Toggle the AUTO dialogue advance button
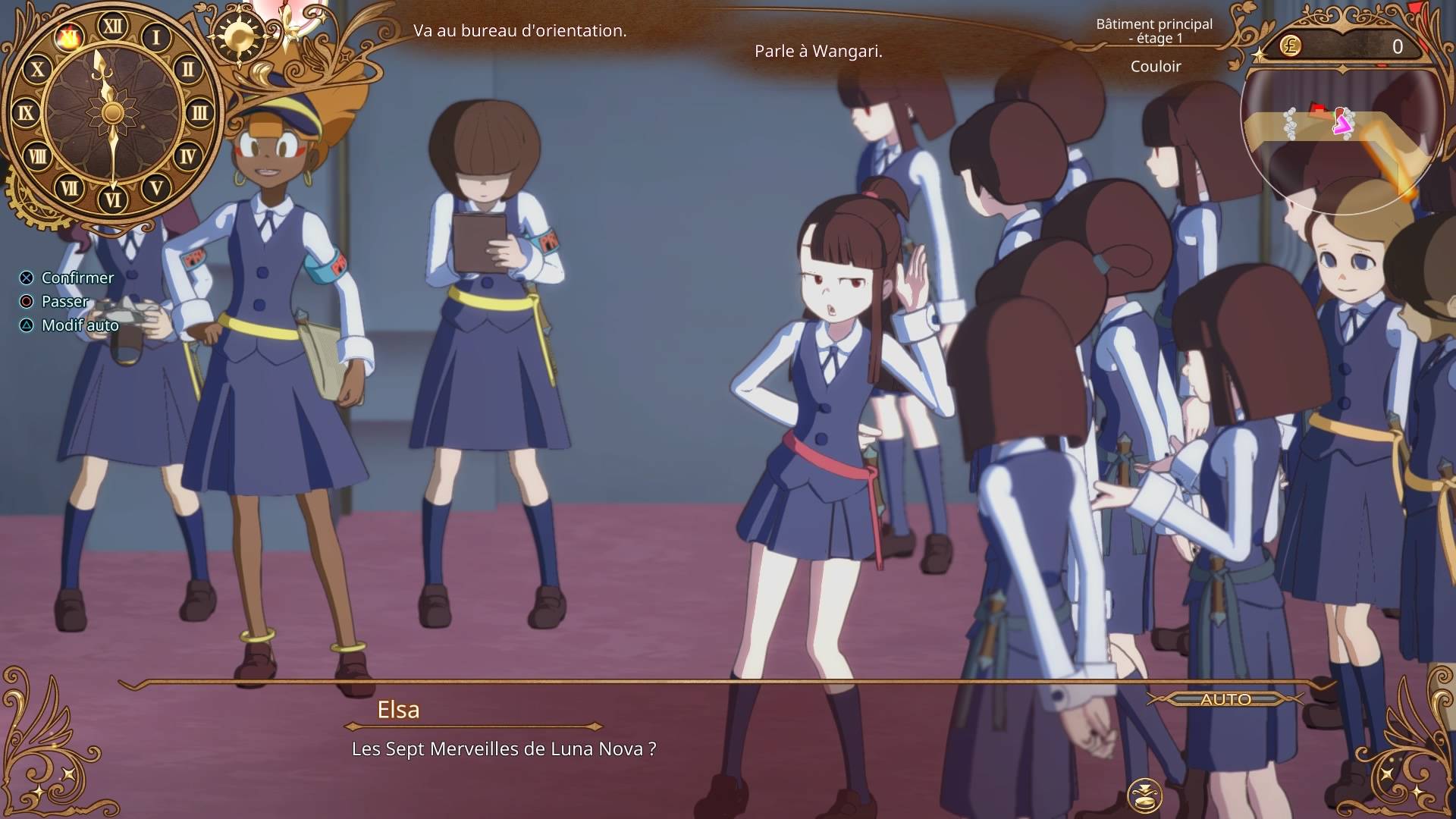This screenshot has height=819, width=1456. click(x=1225, y=699)
